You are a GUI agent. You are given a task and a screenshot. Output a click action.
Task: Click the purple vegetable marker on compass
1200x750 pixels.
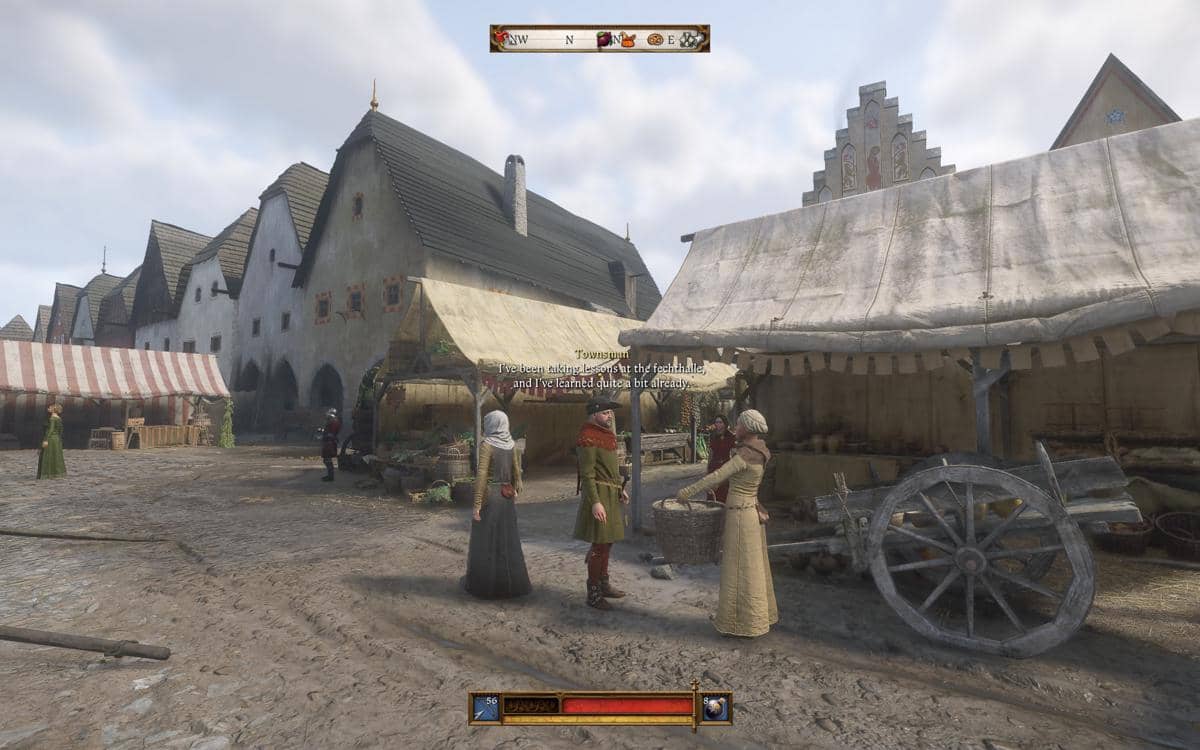pyautogui.click(x=604, y=40)
